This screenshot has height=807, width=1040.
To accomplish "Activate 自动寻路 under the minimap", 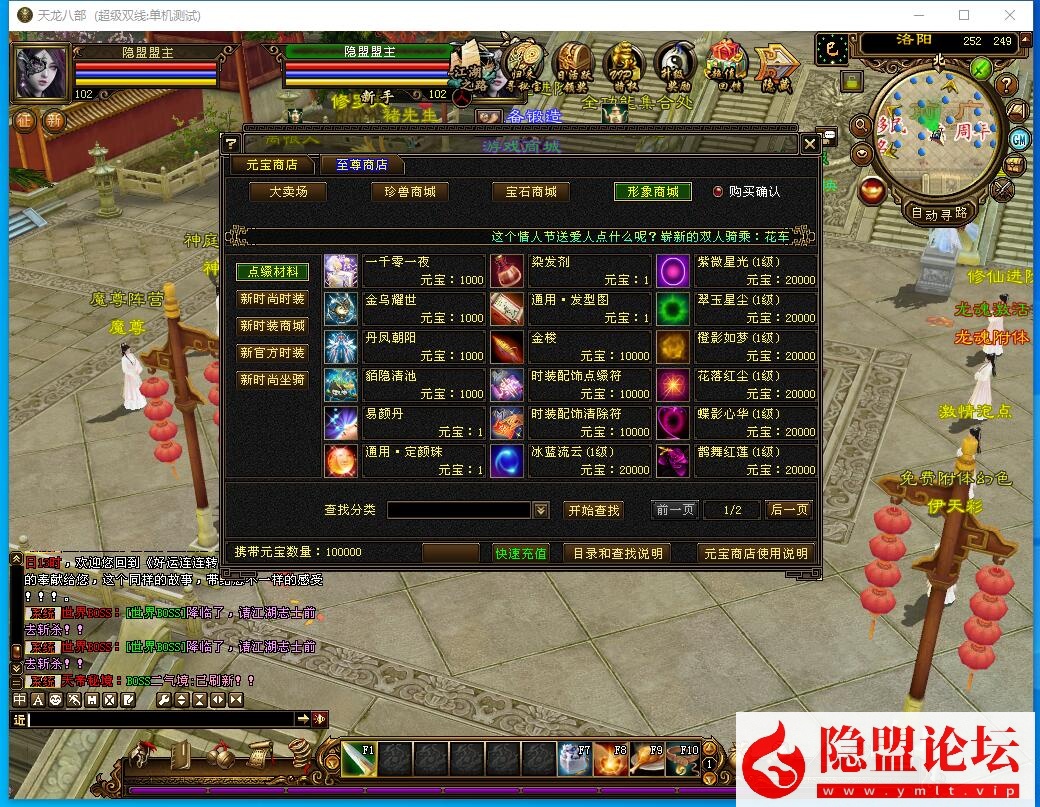I will tap(939, 213).
